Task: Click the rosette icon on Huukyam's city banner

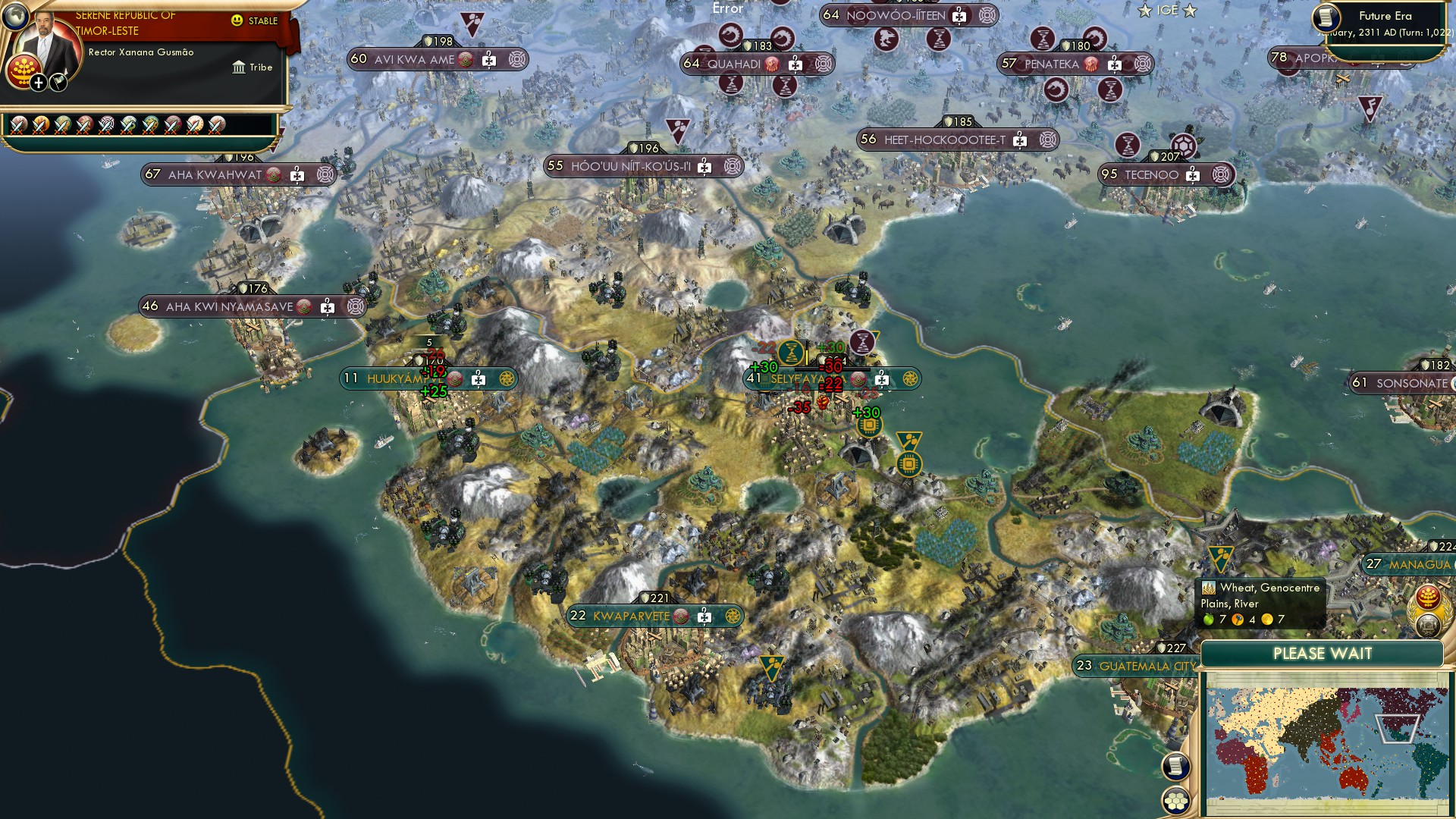Action: coord(507,377)
